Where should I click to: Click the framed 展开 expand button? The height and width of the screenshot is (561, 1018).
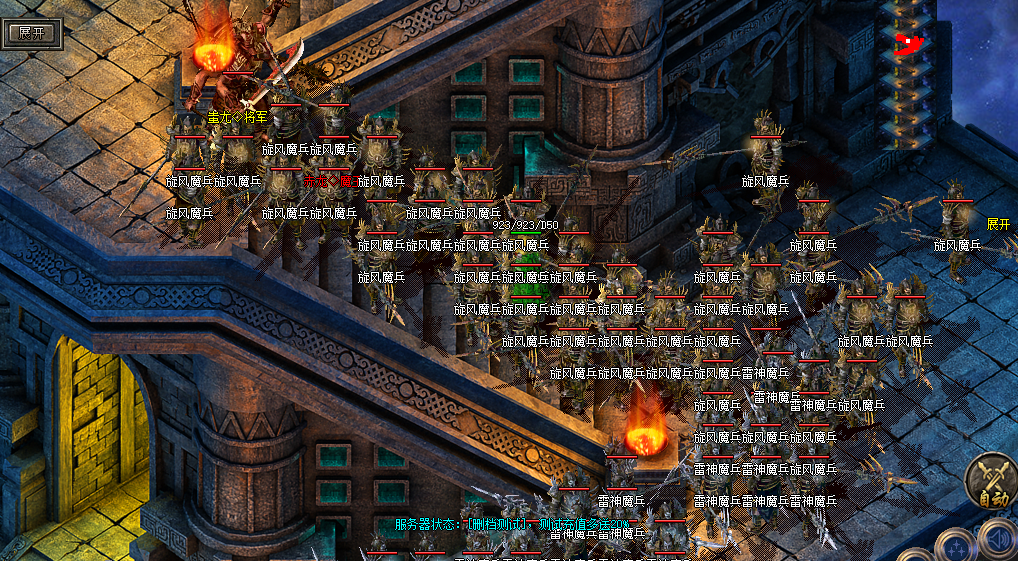pyautogui.click(x=32, y=31)
